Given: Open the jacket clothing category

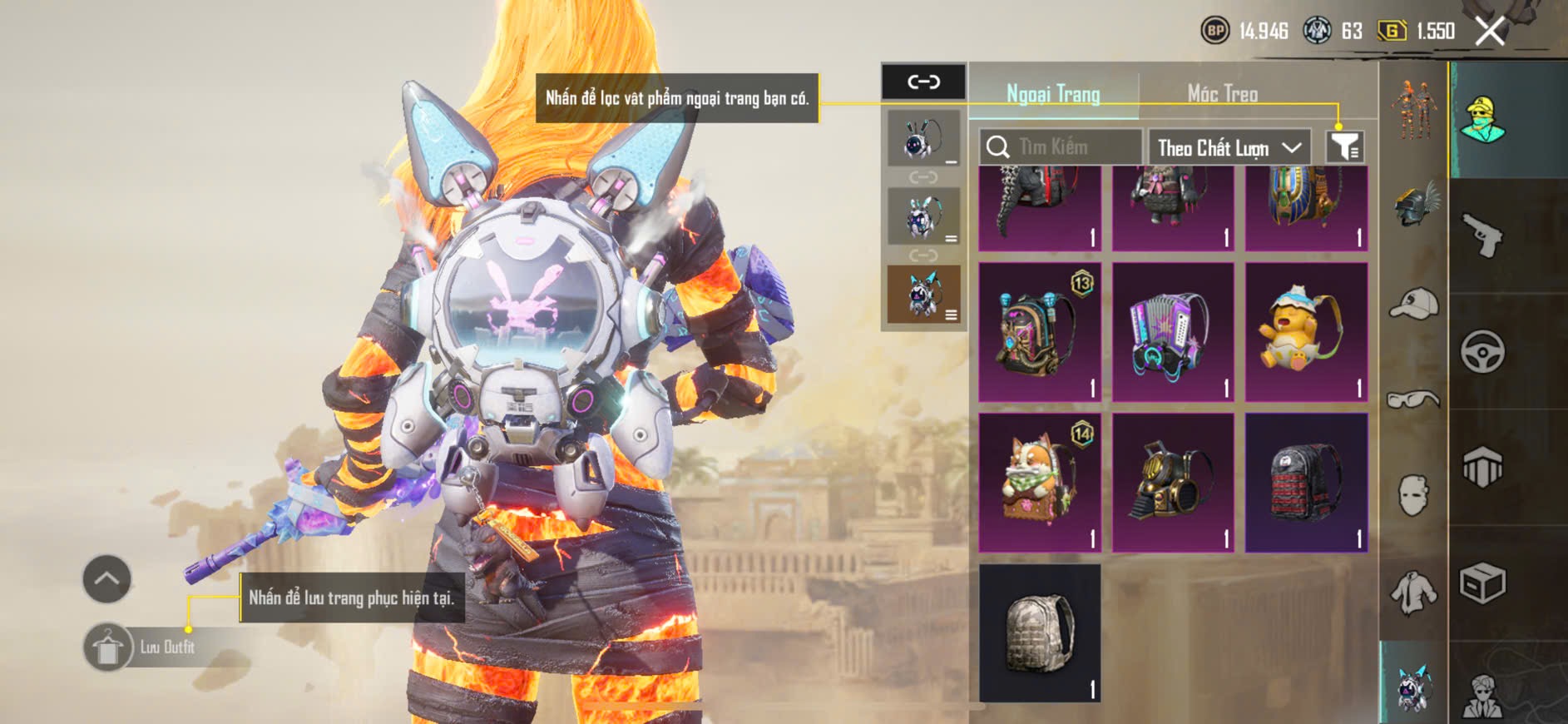Looking at the screenshot, I should pyautogui.click(x=1414, y=592).
